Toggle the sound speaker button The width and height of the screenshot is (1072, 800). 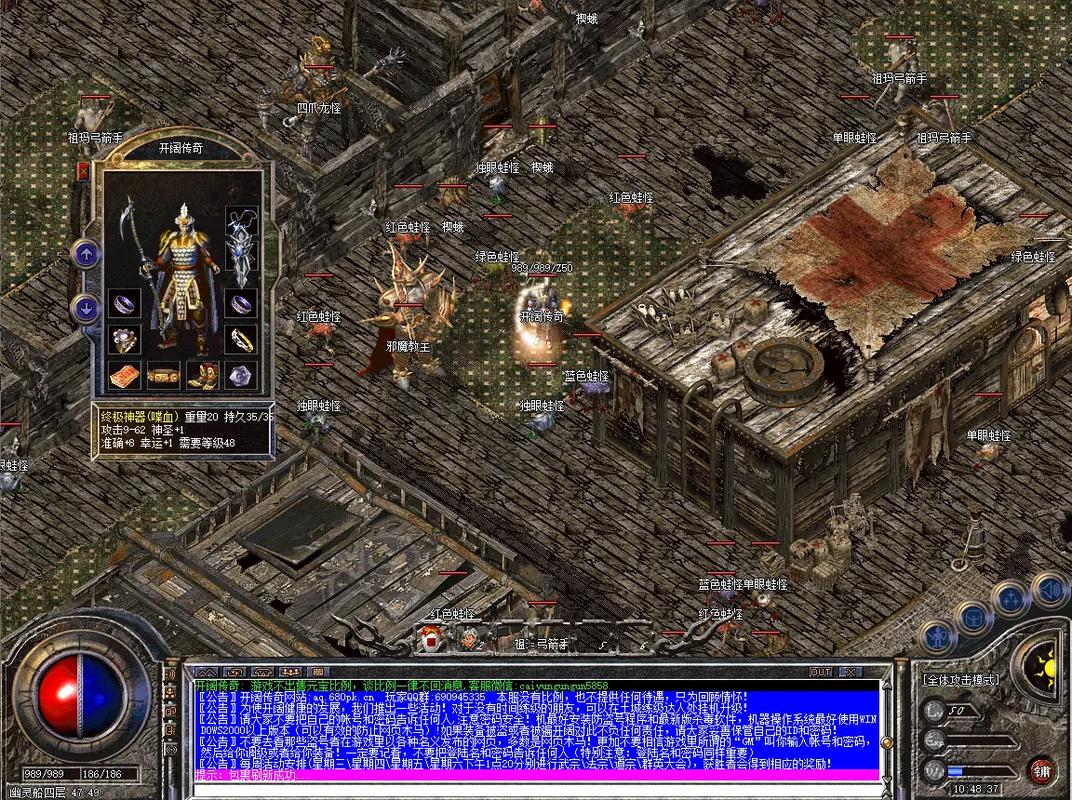(1046, 587)
